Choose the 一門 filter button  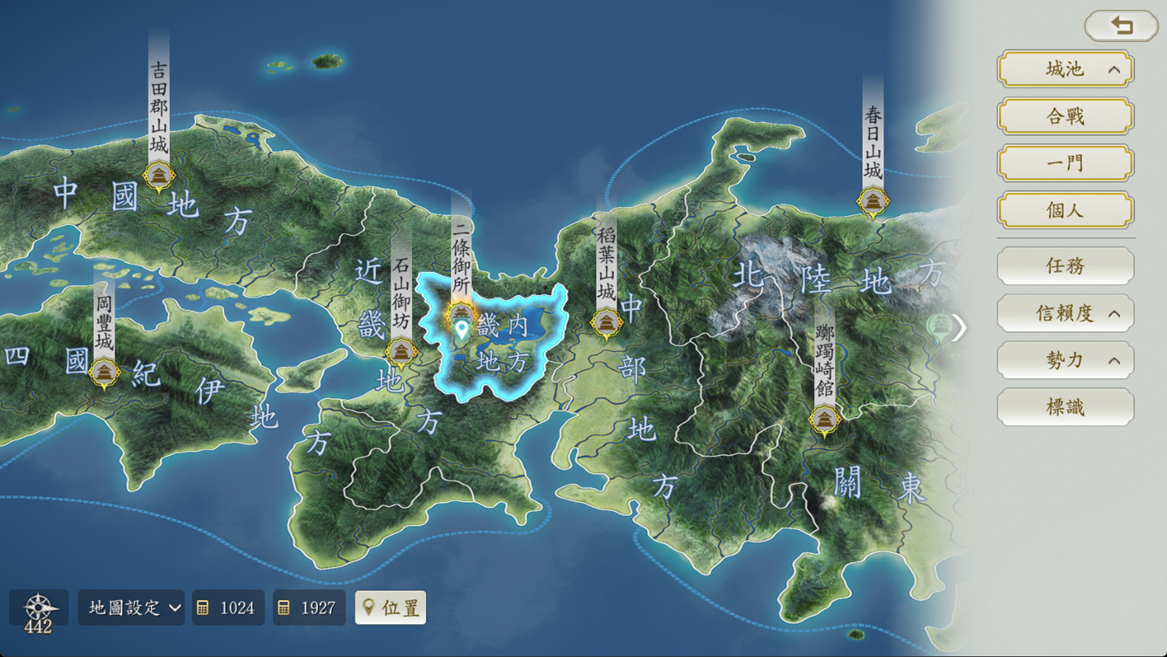1065,163
